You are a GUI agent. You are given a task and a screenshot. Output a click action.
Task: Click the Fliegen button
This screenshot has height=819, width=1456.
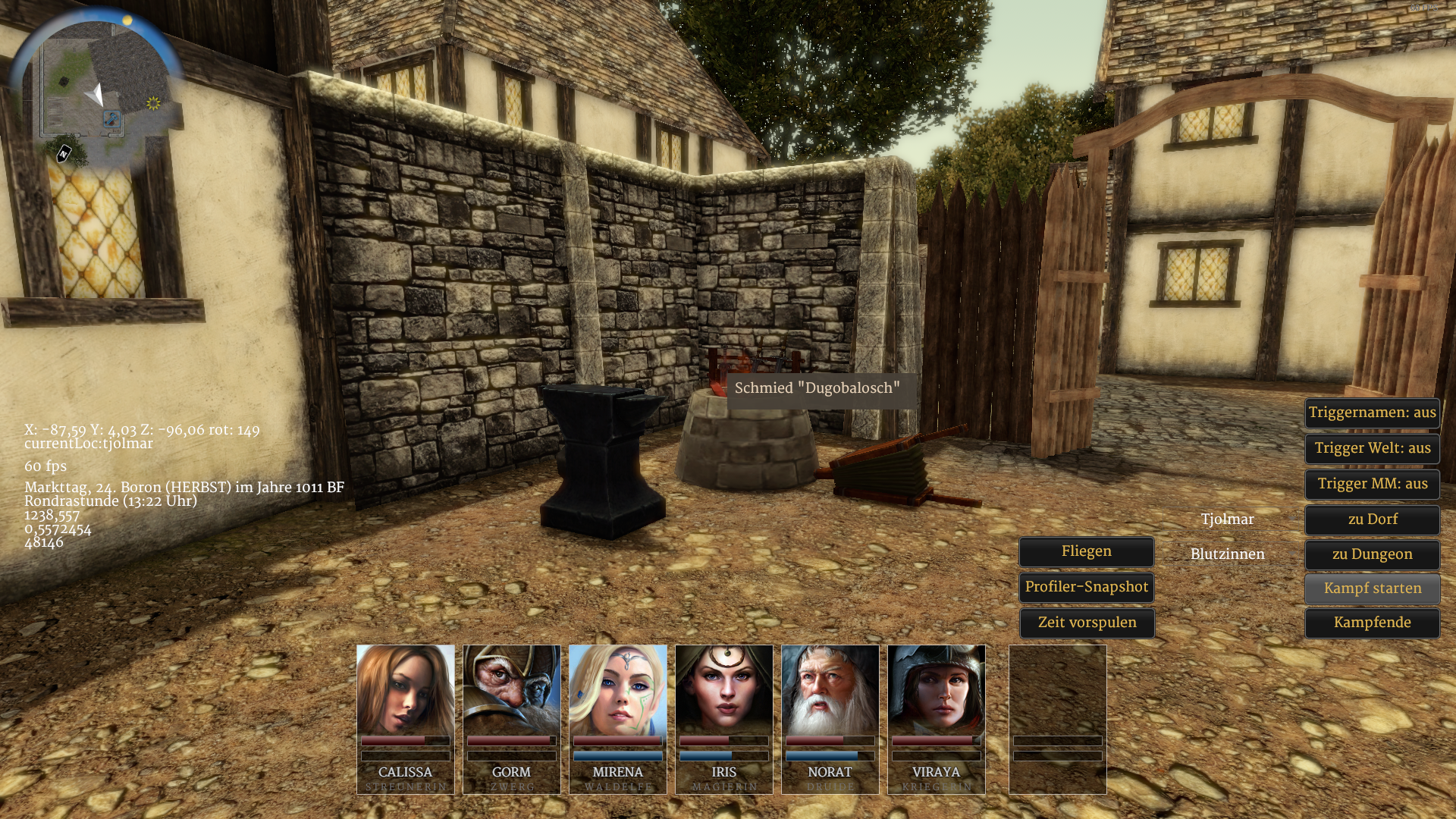click(1086, 551)
